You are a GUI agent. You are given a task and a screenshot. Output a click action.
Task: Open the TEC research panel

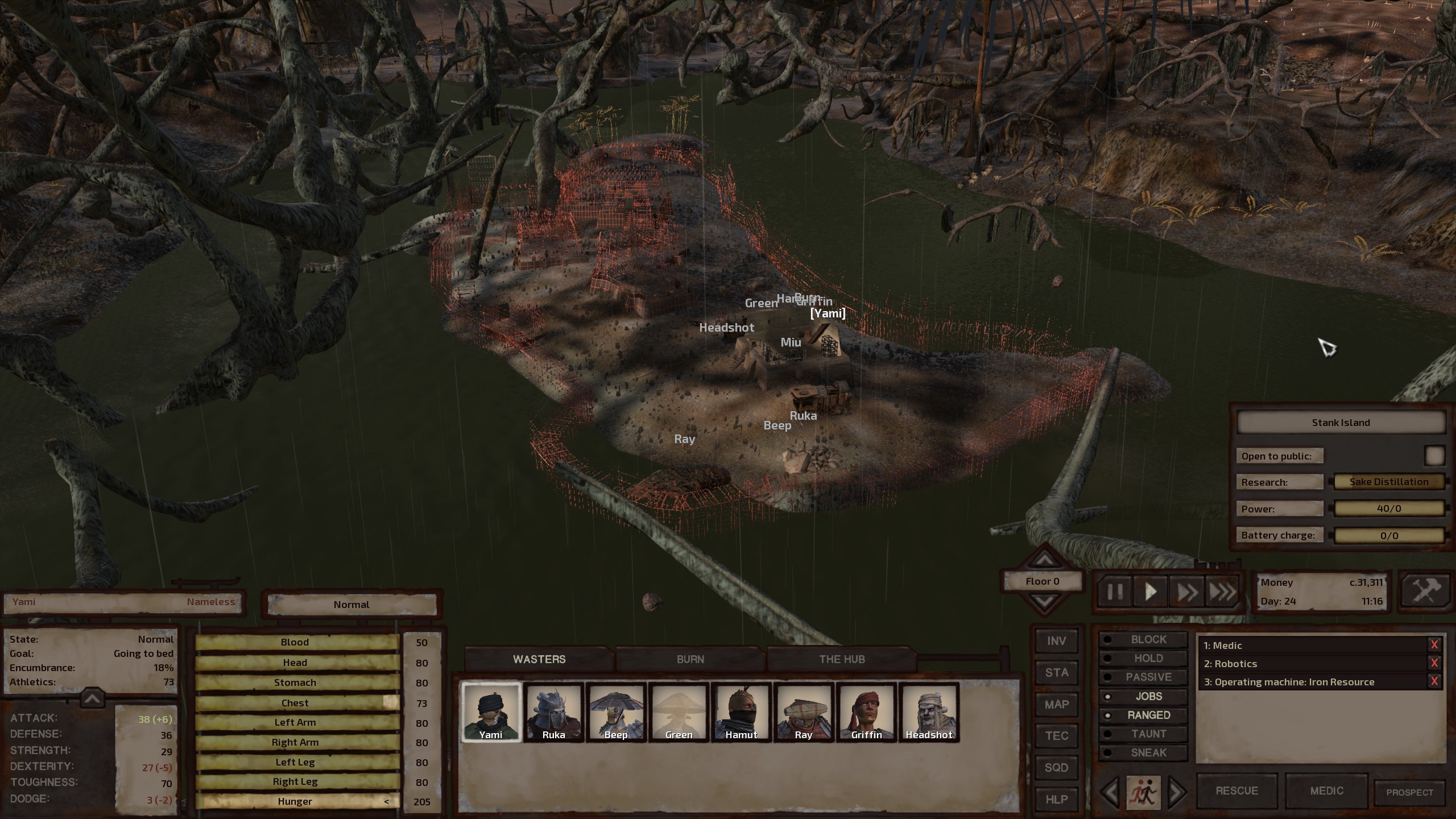[x=1056, y=736]
